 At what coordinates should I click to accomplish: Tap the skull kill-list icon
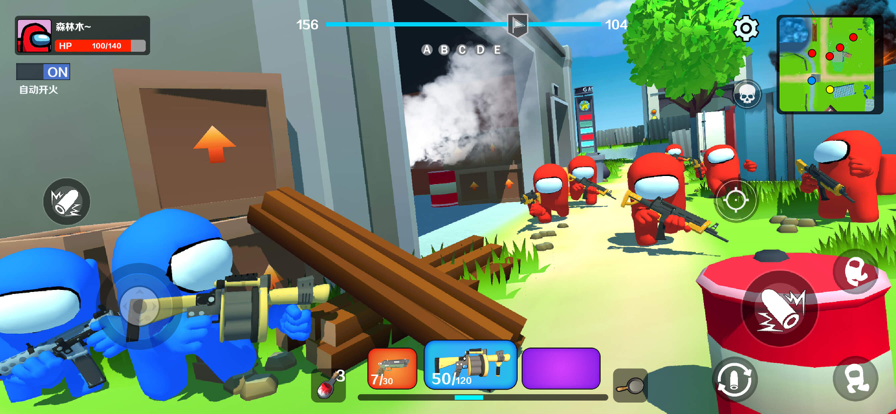pyautogui.click(x=746, y=96)
